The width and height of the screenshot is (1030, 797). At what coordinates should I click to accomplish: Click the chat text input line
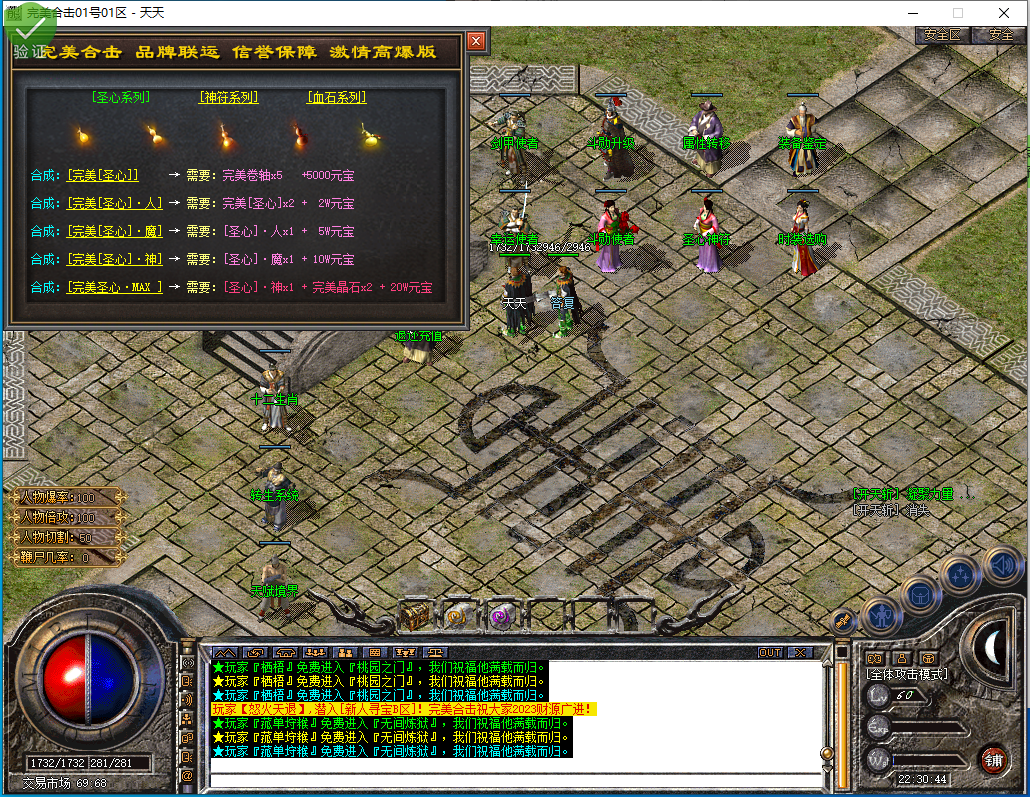pyautogui.click(x=515, y=780)
